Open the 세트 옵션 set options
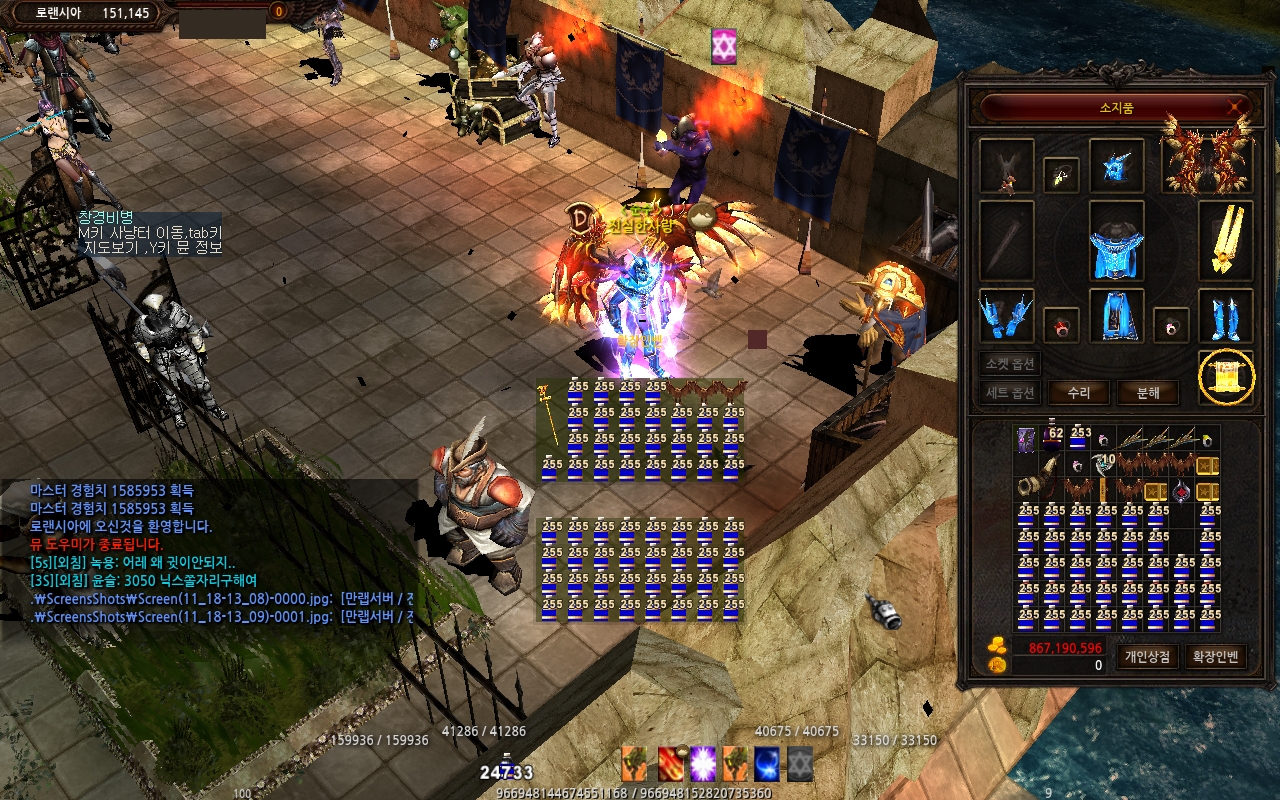The image size is (1280, 800). coord(1010,393)
